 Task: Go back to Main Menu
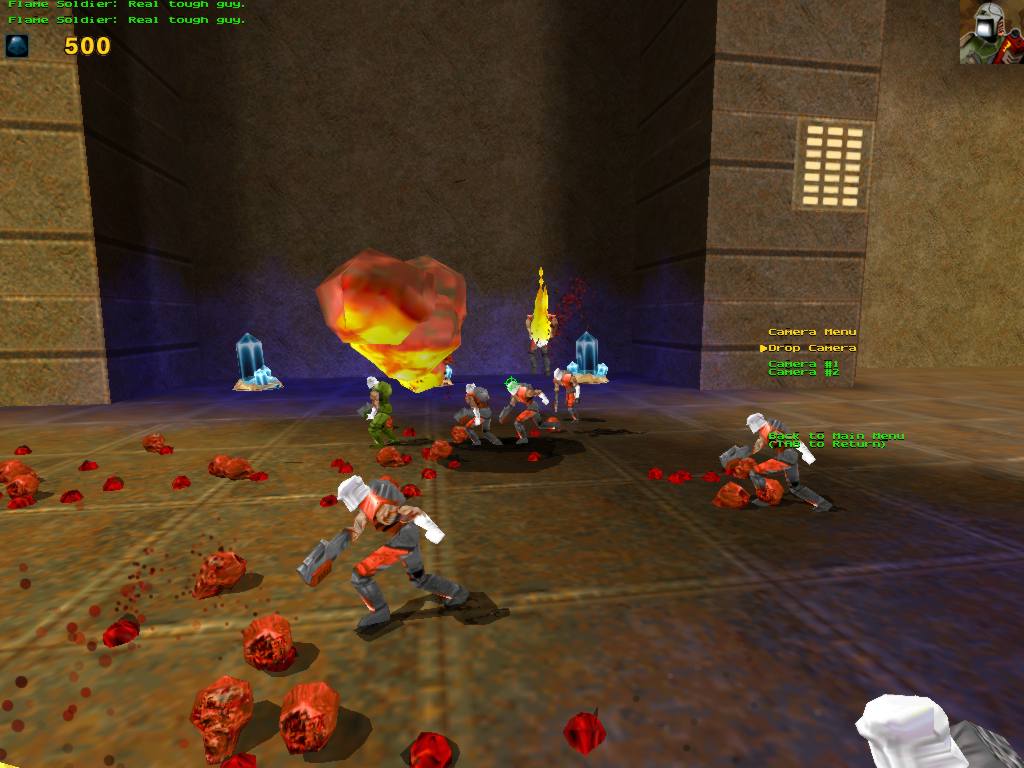pyautogui.click(x=836, y=436)
